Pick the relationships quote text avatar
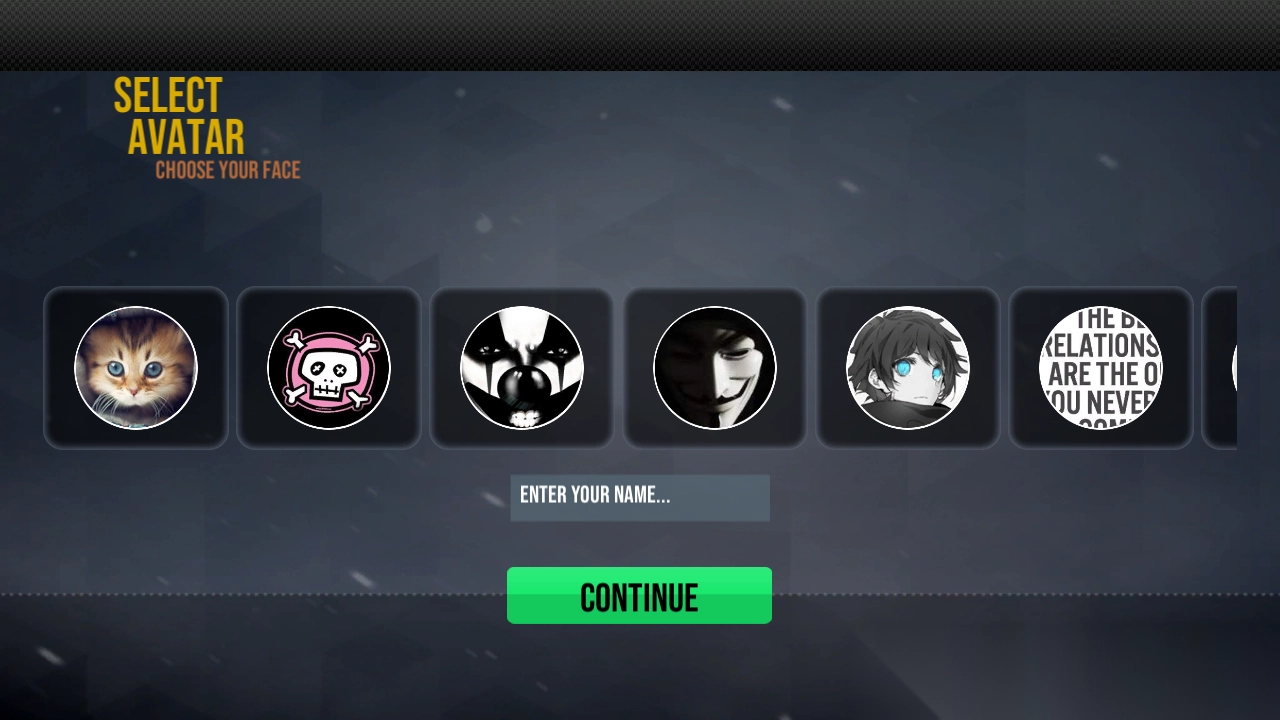The height and width of the screenshot is (720, 1280). (x=1101, y=368)
